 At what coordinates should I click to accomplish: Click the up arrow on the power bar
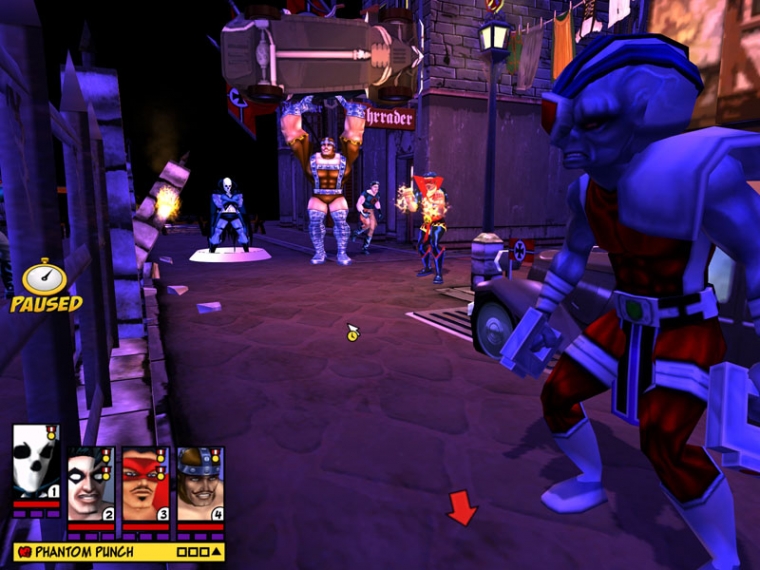click(216, 551)
